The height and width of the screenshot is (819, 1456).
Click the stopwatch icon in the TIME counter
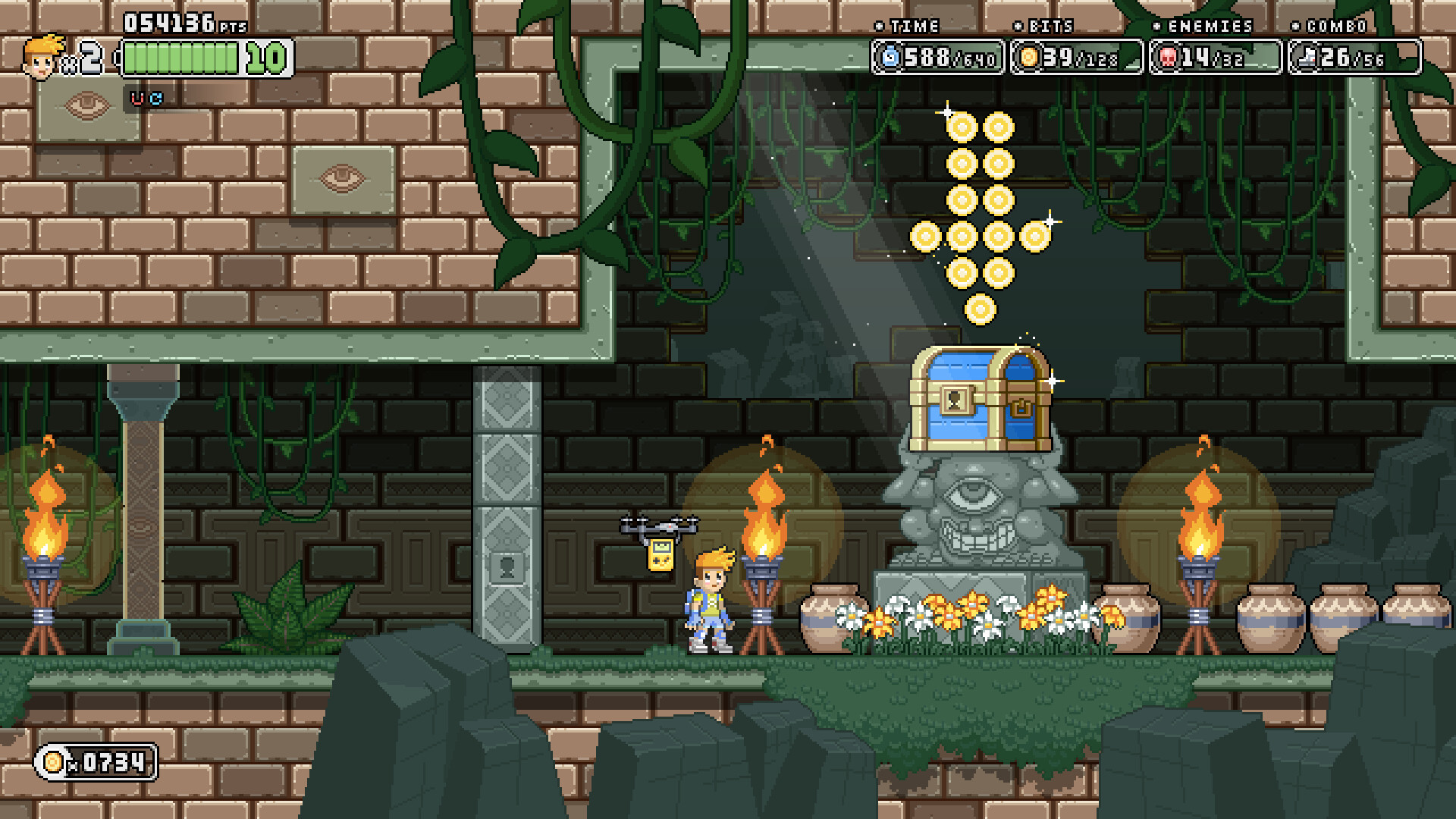pos(890,56)
